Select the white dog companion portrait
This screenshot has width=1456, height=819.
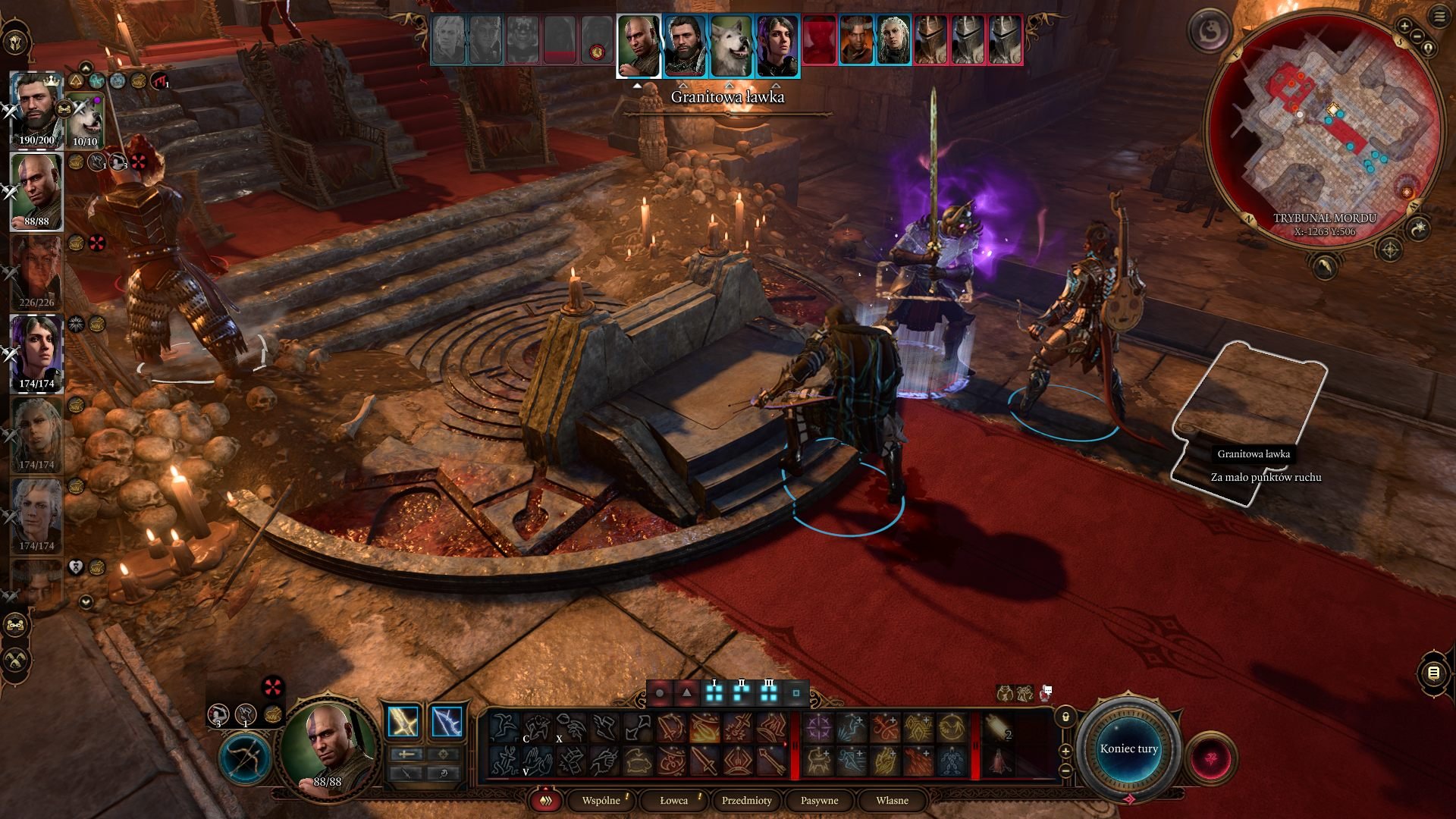(x=86, y=120)
